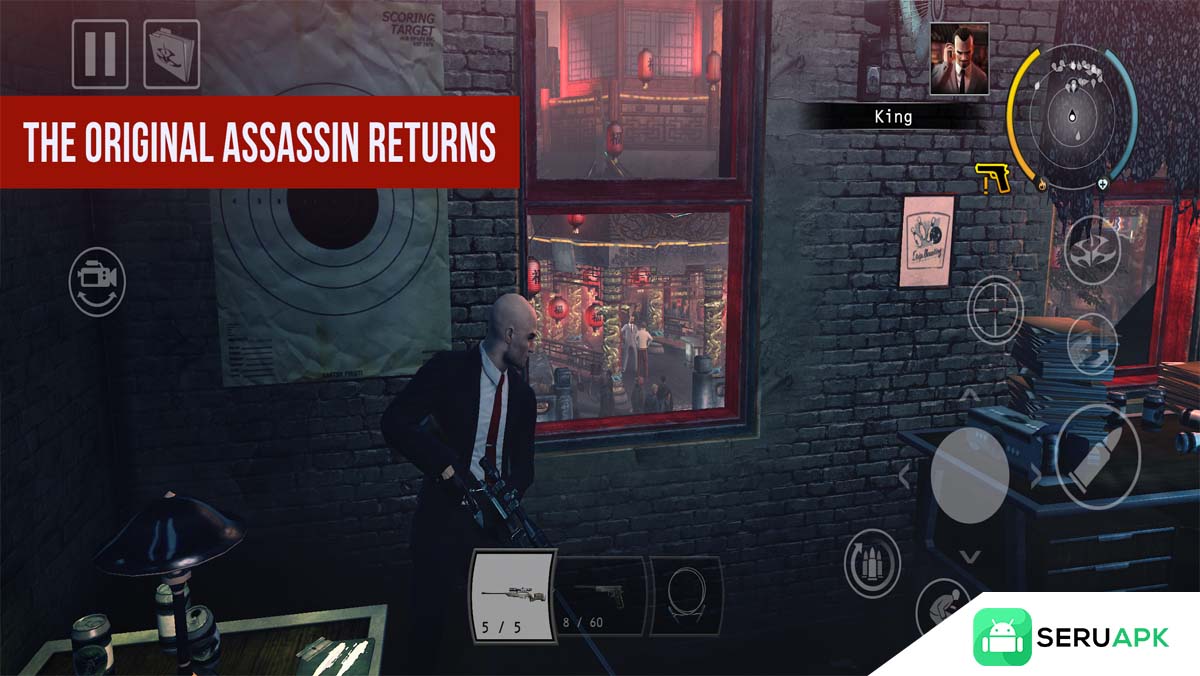Tap the virtual movement joystick
Image resolution: width=1200 pixels, height=676 pixels.
[x=969, y=475]
